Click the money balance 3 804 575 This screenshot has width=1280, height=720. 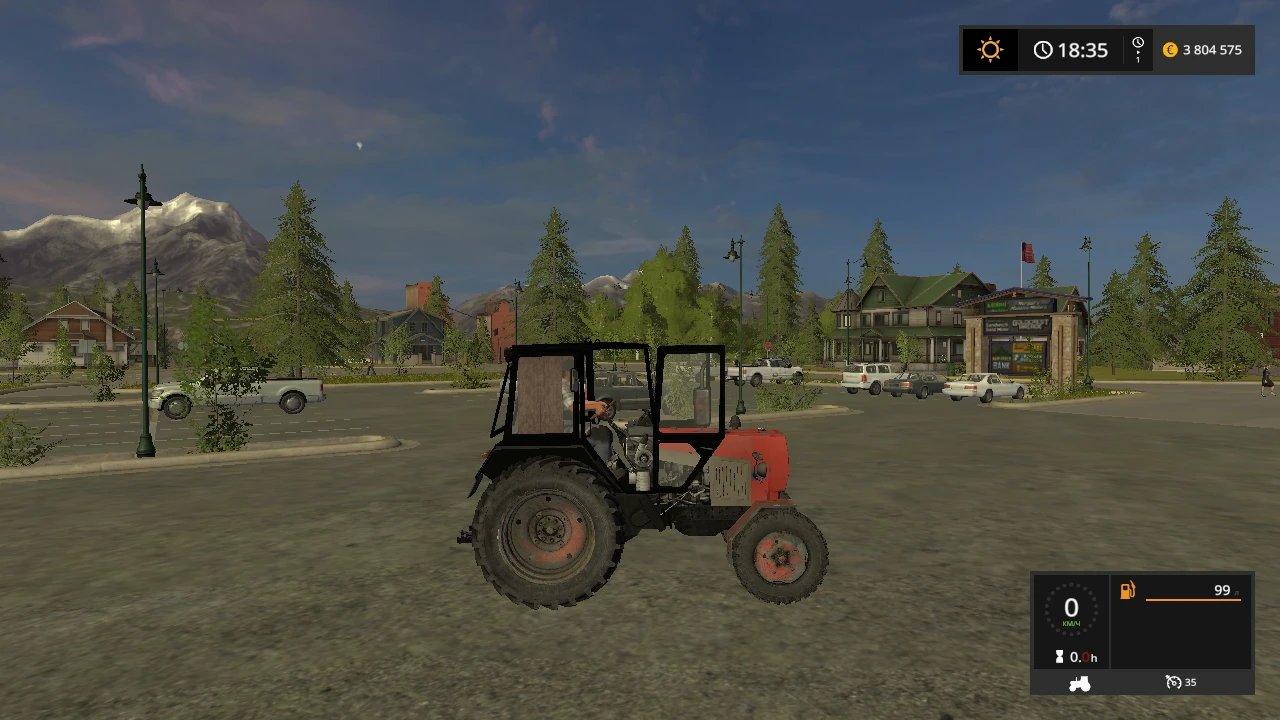click(1213, 50)
